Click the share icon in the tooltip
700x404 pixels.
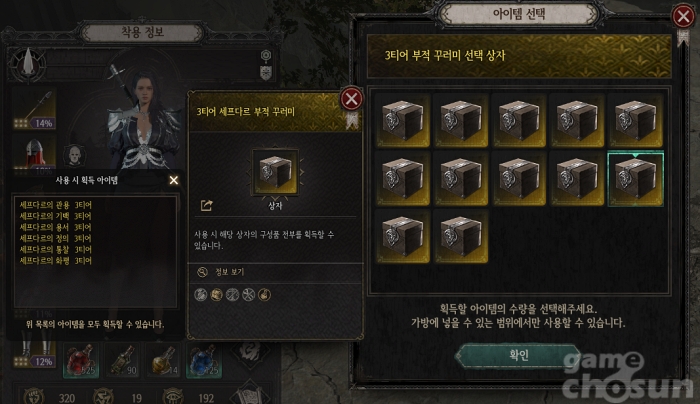tap(207, 206)
